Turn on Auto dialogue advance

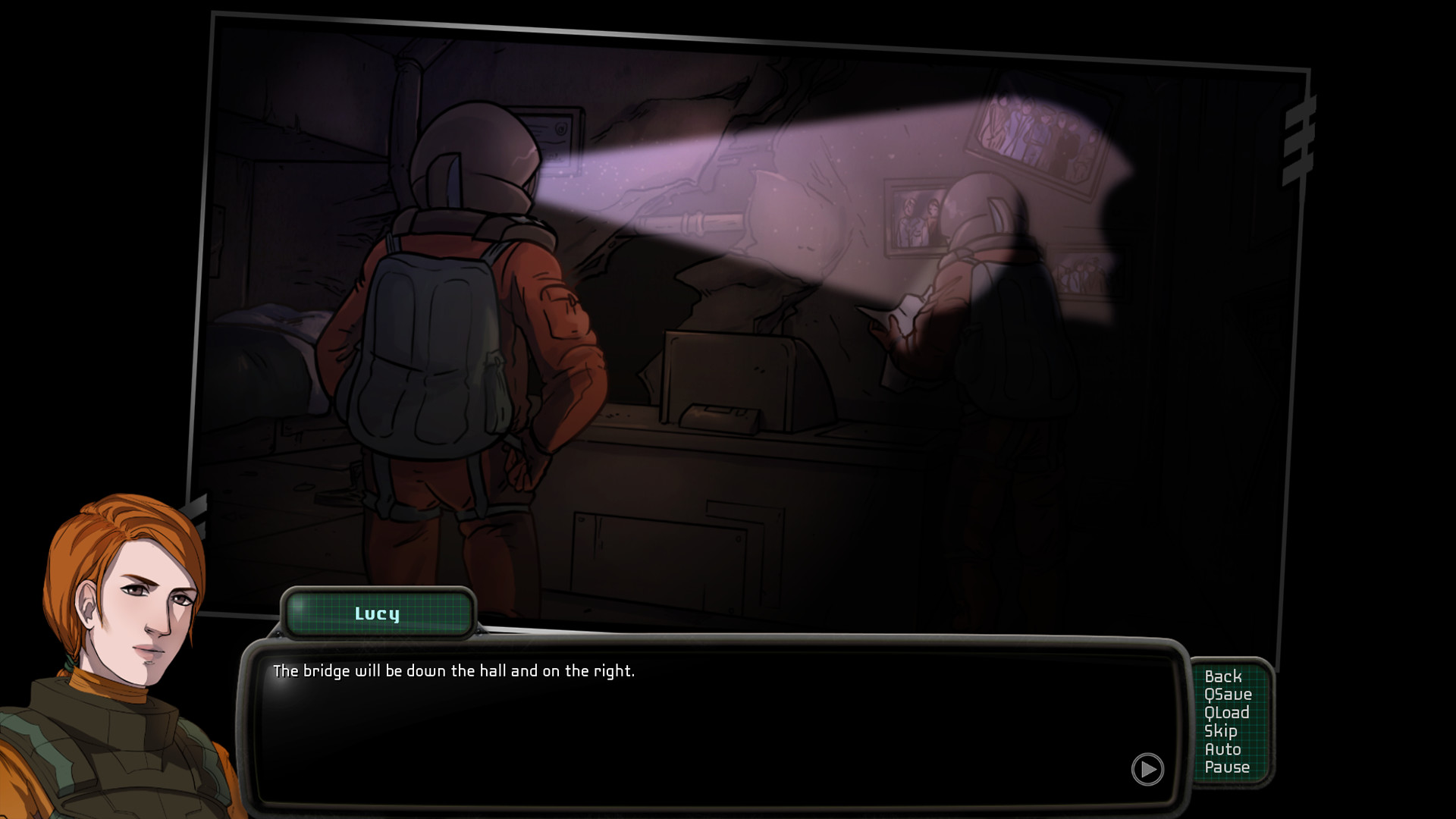[x=1222, y=749]
